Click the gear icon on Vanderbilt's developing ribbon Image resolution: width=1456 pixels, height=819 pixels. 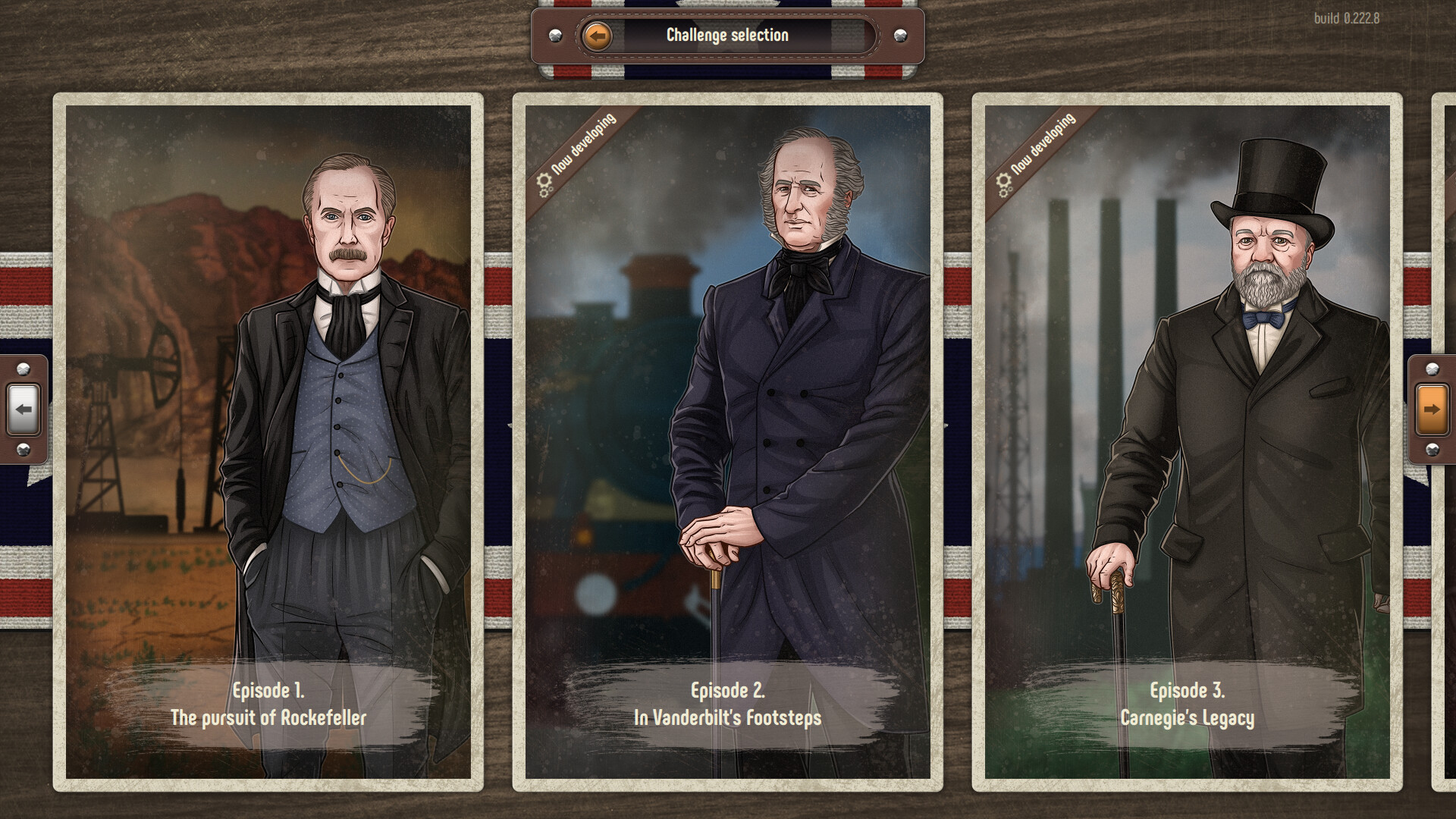544,182
